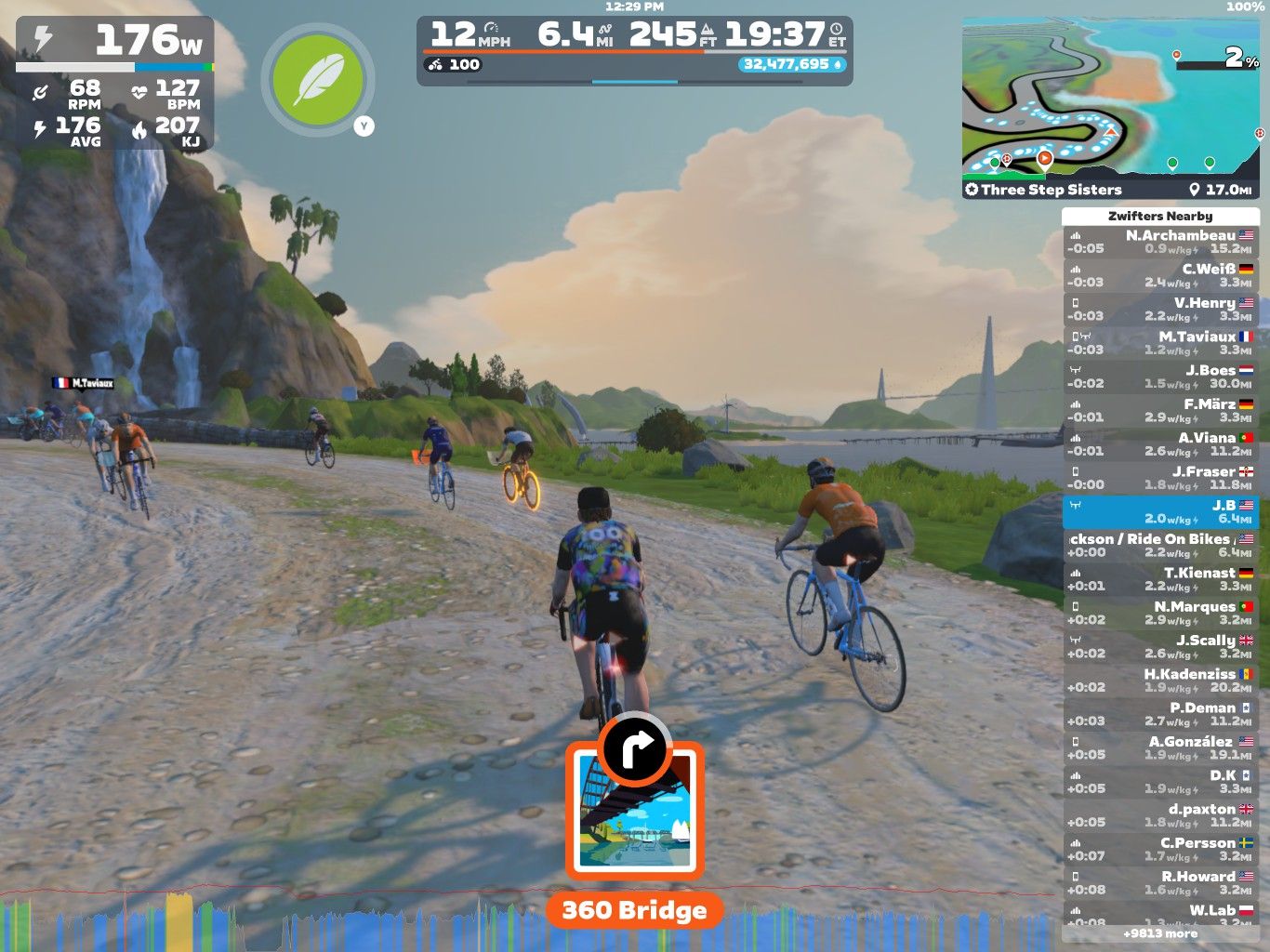1270x952 pixels.
Task: Activate the feather PowerUp icon
Action: [x=318, y=80]
